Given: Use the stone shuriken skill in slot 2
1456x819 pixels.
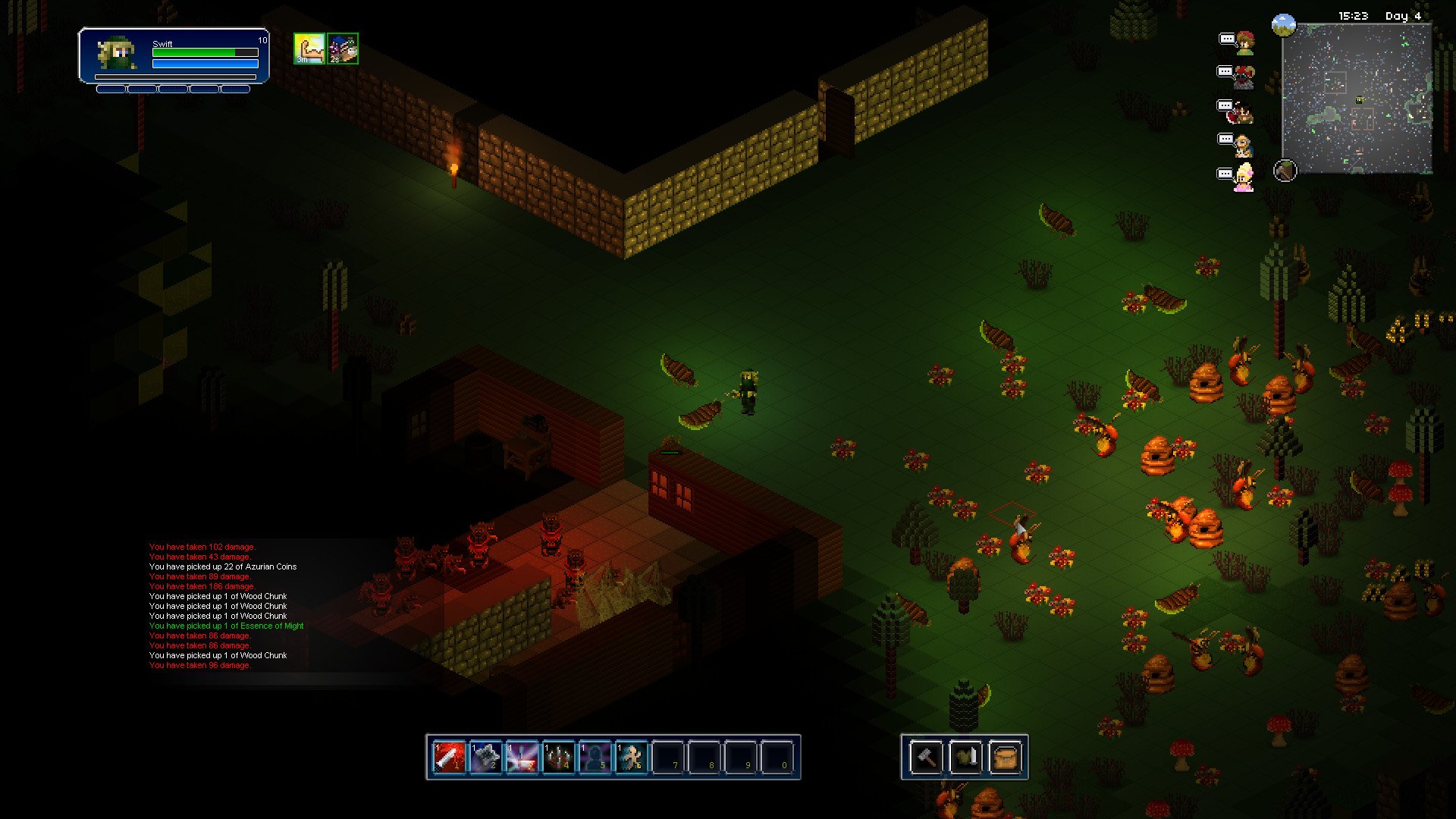Looking at the screenshot, I should click(485, 757).
